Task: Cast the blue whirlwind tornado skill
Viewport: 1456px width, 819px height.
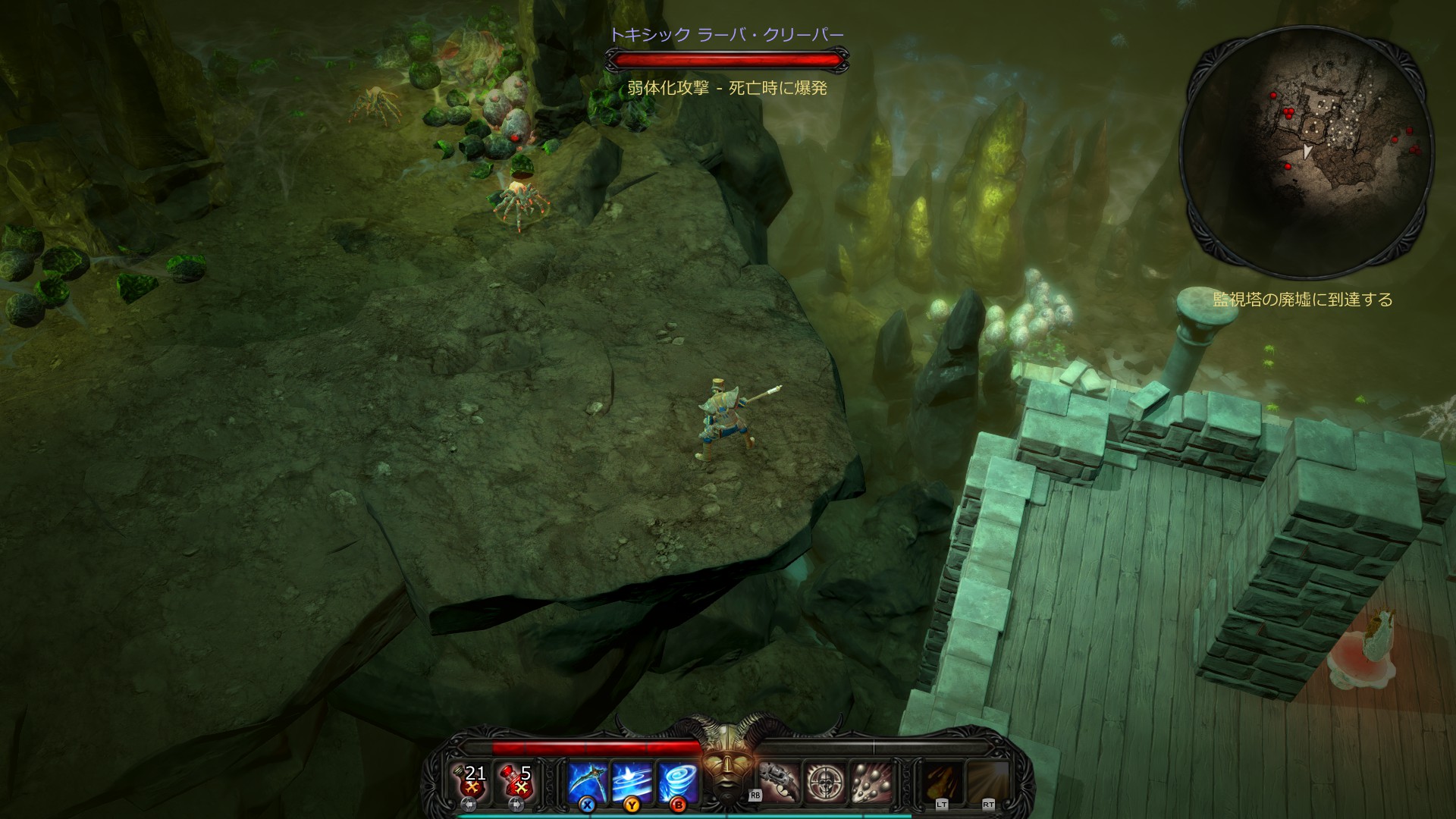Action: click(x=677, y=781)
